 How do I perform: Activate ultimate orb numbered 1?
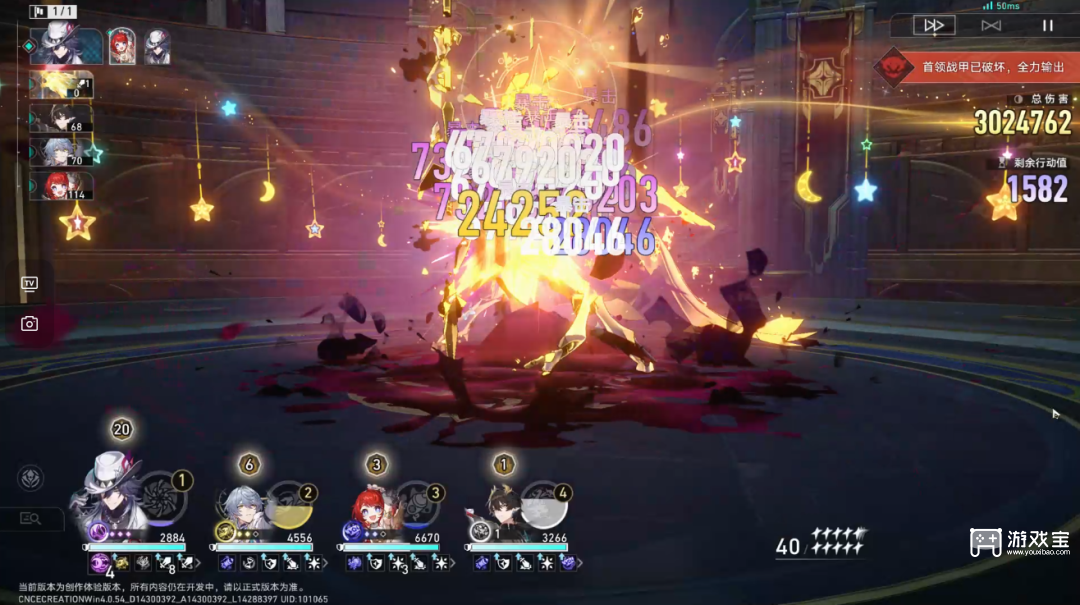[x=160, y=499]
